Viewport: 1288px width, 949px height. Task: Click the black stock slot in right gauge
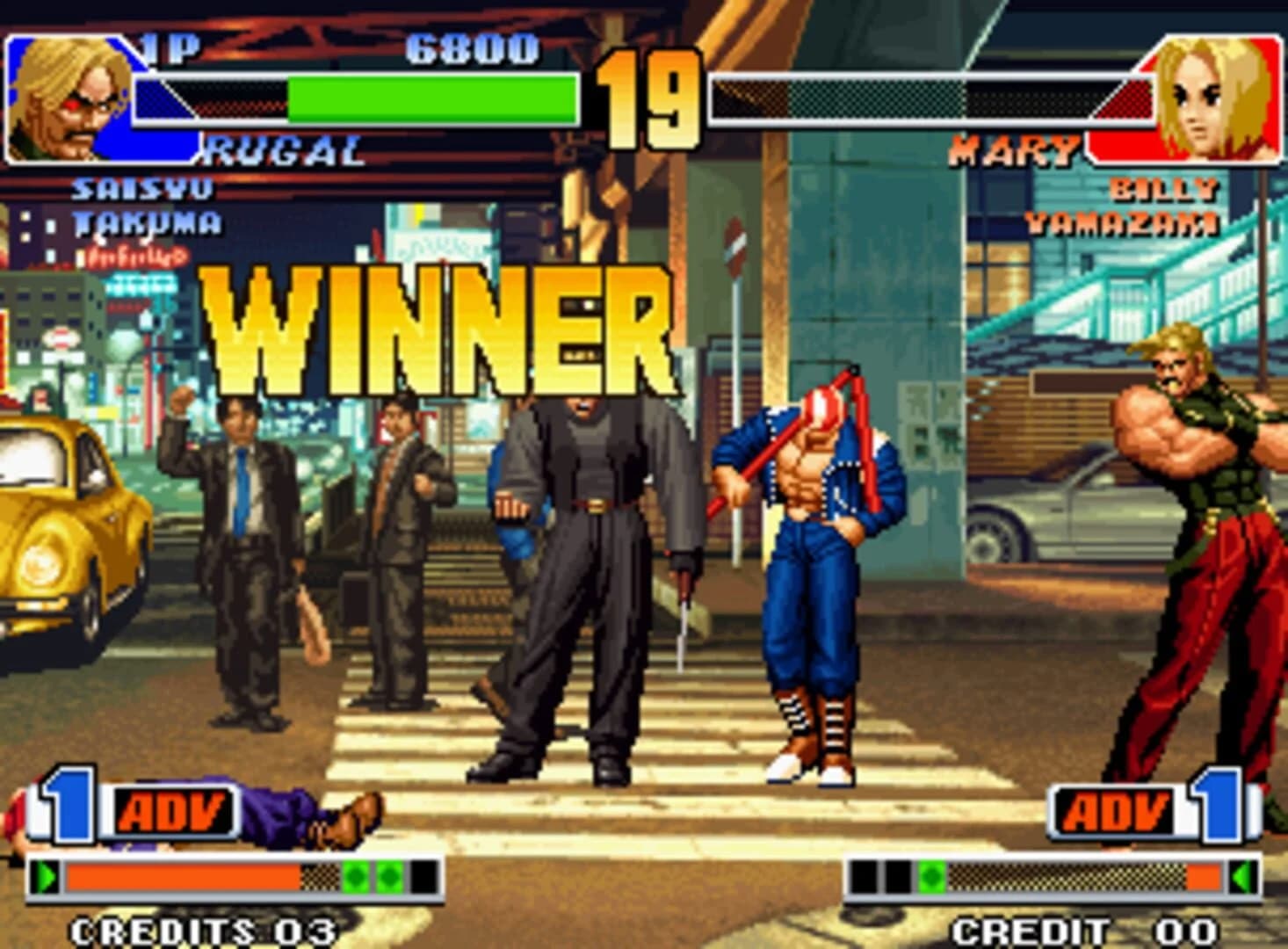coord(865,874)
